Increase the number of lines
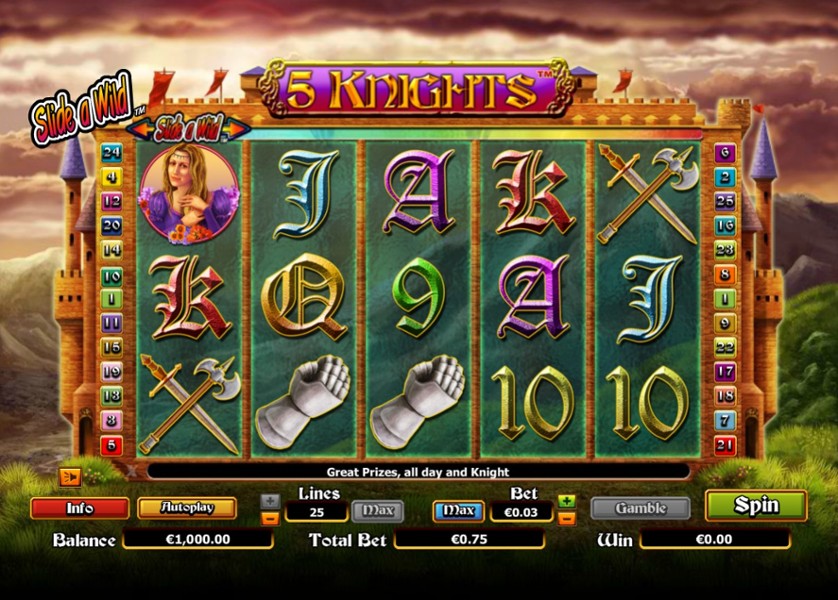Screen dimensions: 838x600 (270, 500)
